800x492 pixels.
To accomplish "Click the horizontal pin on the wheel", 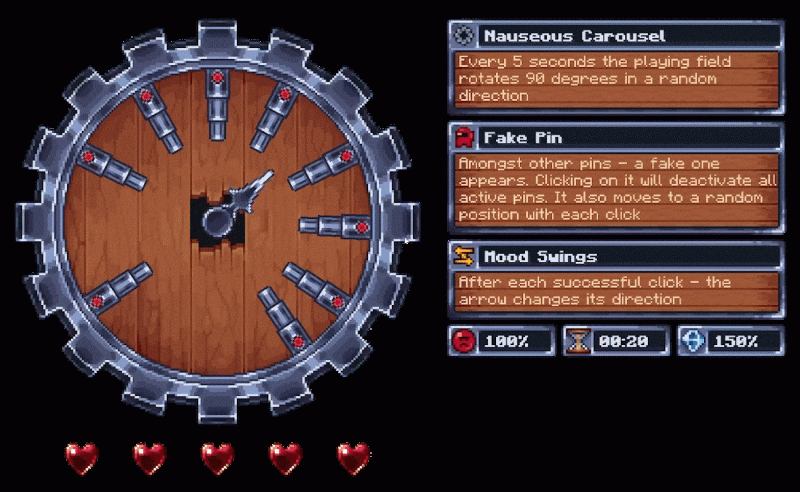I will point(334,226).
